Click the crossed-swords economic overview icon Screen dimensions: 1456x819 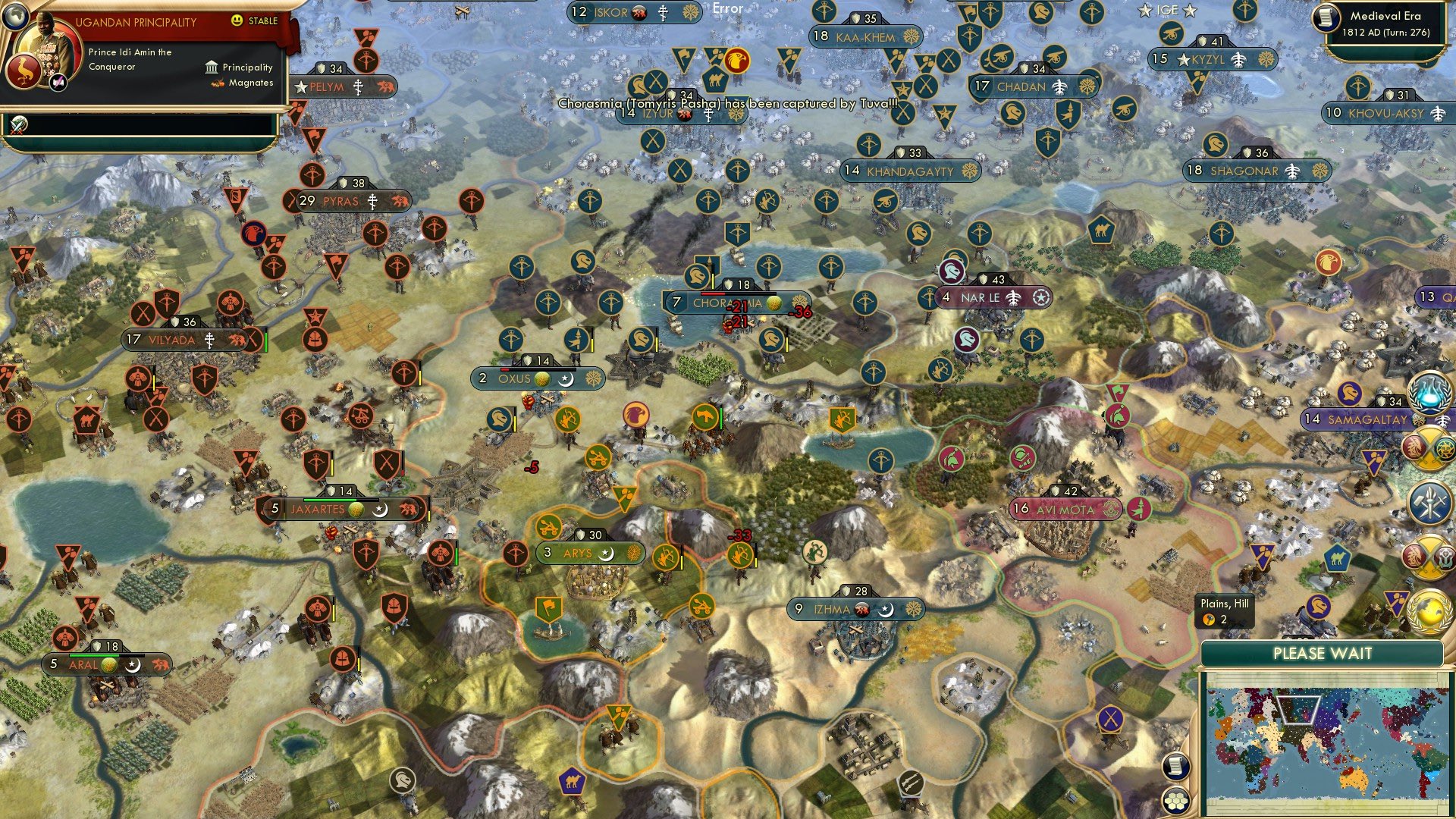(x=1429, y=447)
